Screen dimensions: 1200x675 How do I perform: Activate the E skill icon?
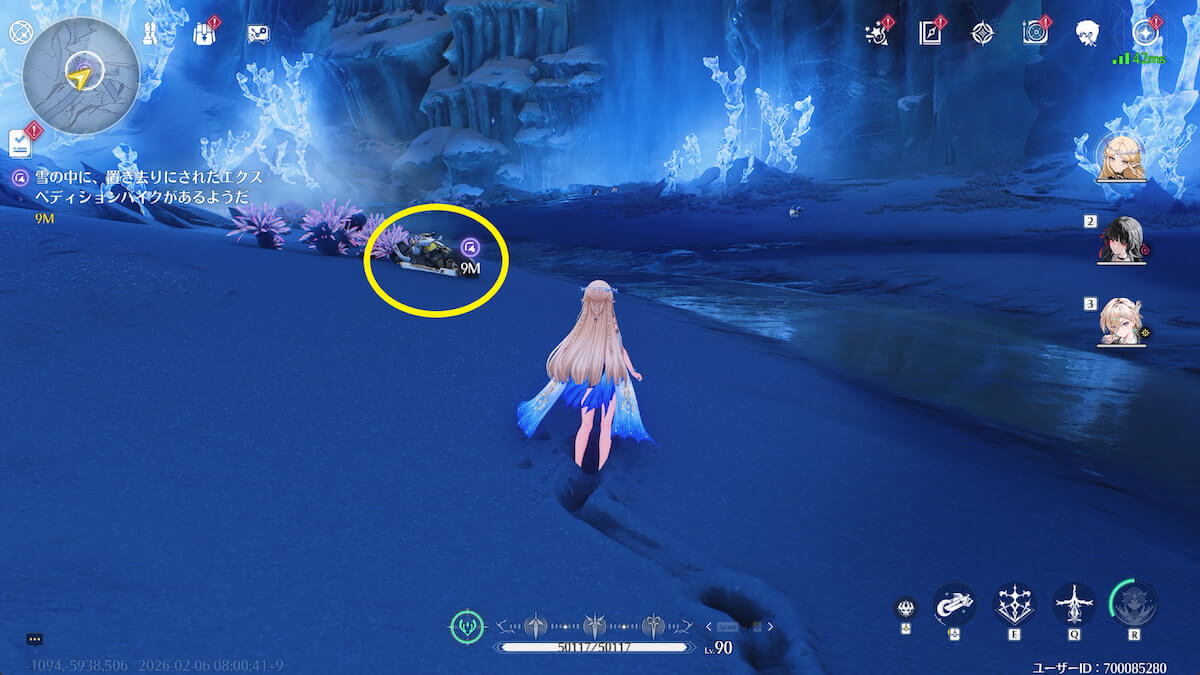1014,604
